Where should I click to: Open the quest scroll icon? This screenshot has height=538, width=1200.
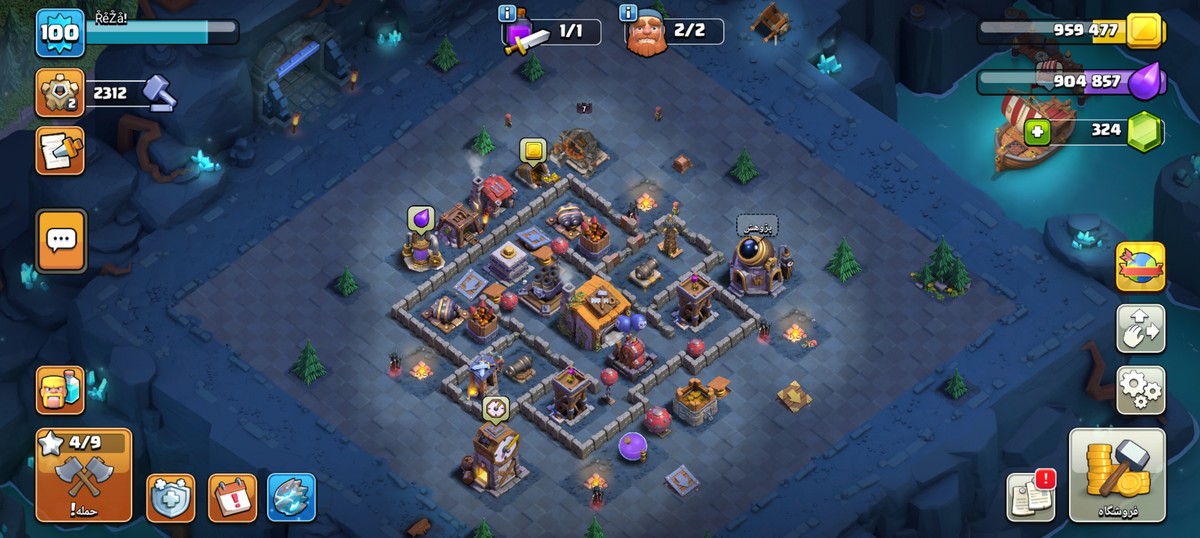coord(60,151)
